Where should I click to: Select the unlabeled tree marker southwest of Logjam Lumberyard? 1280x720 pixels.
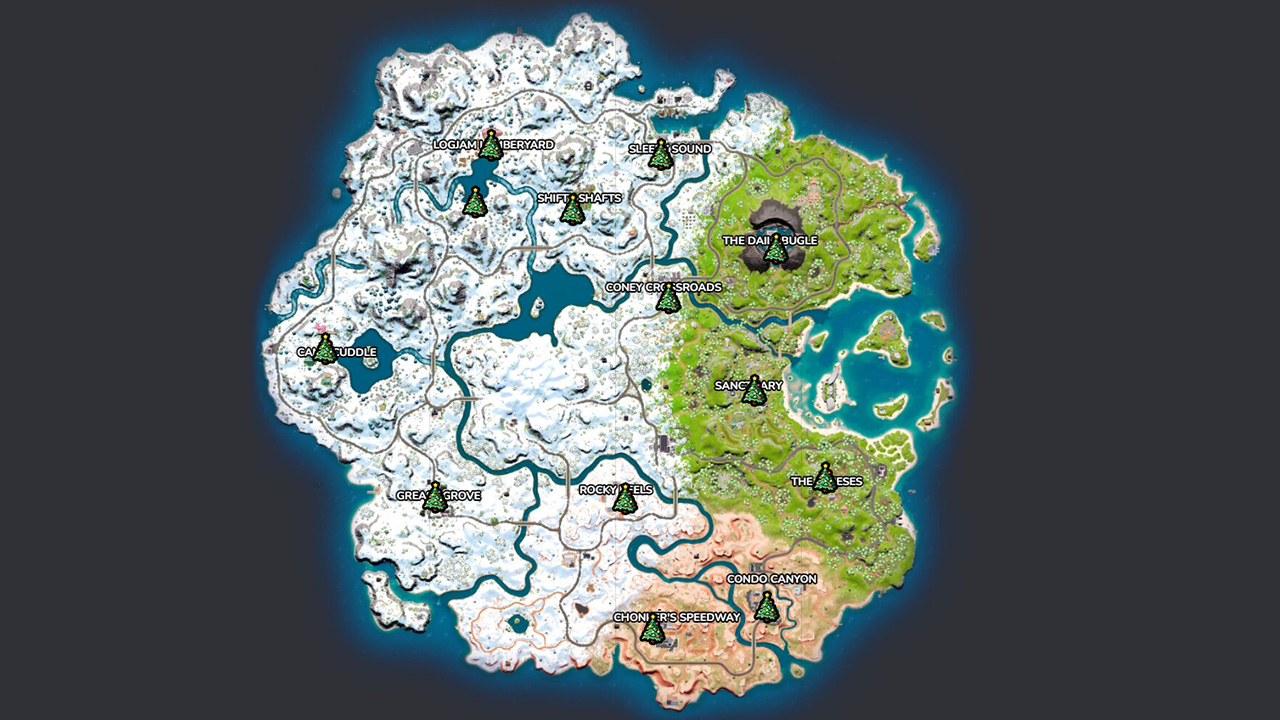tap(474, 203)
